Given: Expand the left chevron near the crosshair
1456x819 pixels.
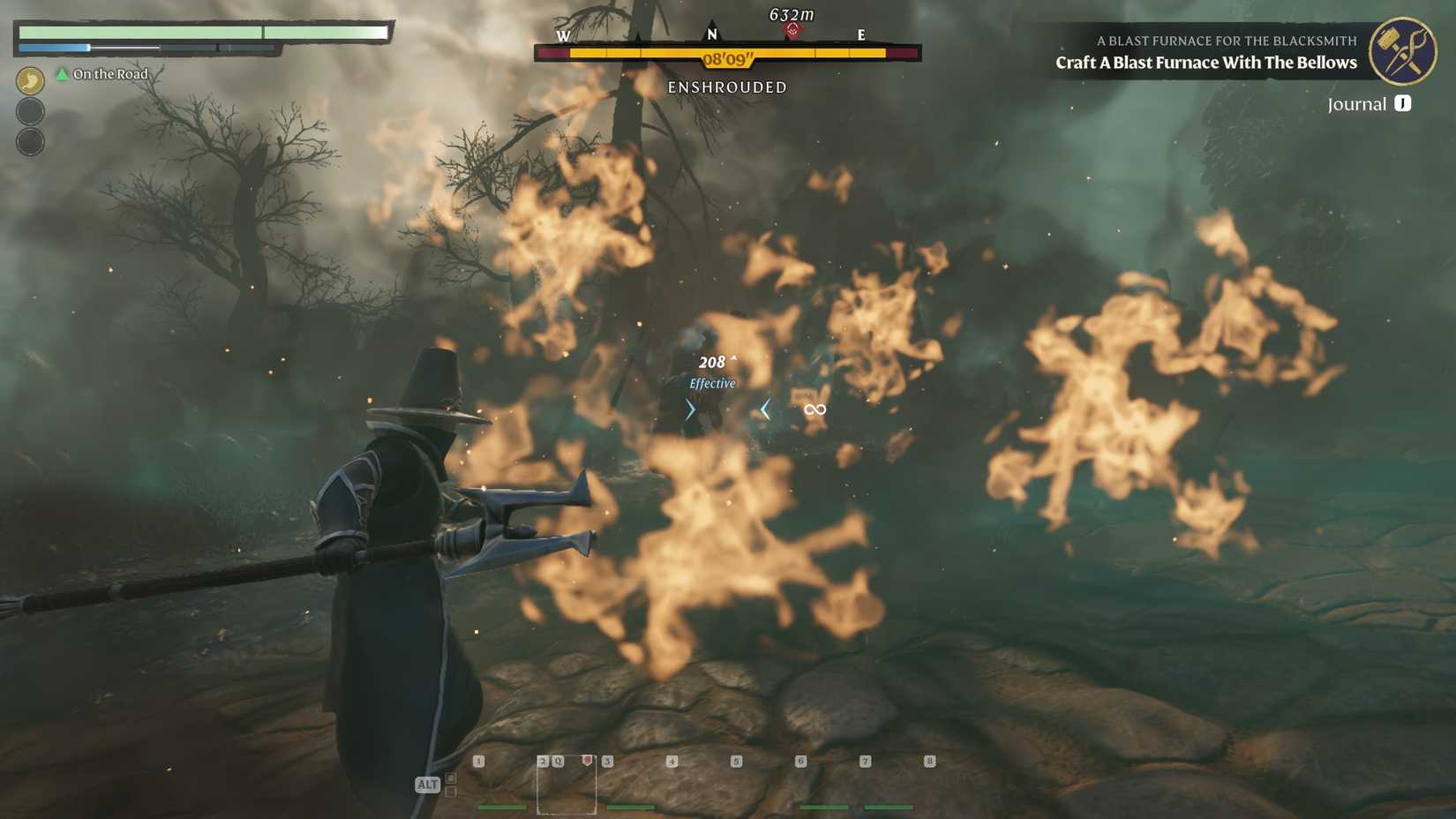Looking at the screenshot, I should click(x=764, y=409).
